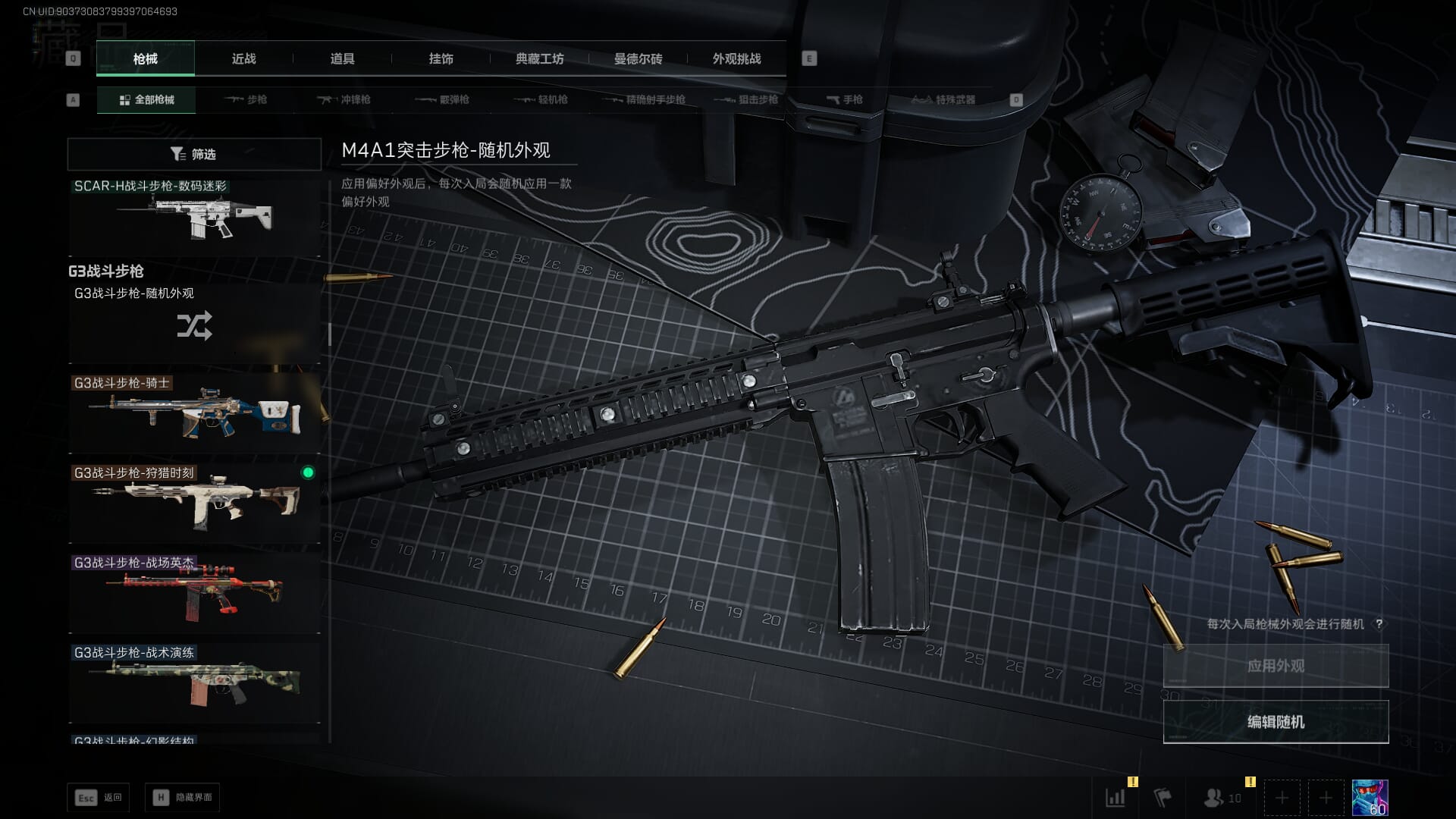Viewport: 1456px width, 819px height.
Task: Pick the G3 骑士 skin
Action: [x=194, y=413]
